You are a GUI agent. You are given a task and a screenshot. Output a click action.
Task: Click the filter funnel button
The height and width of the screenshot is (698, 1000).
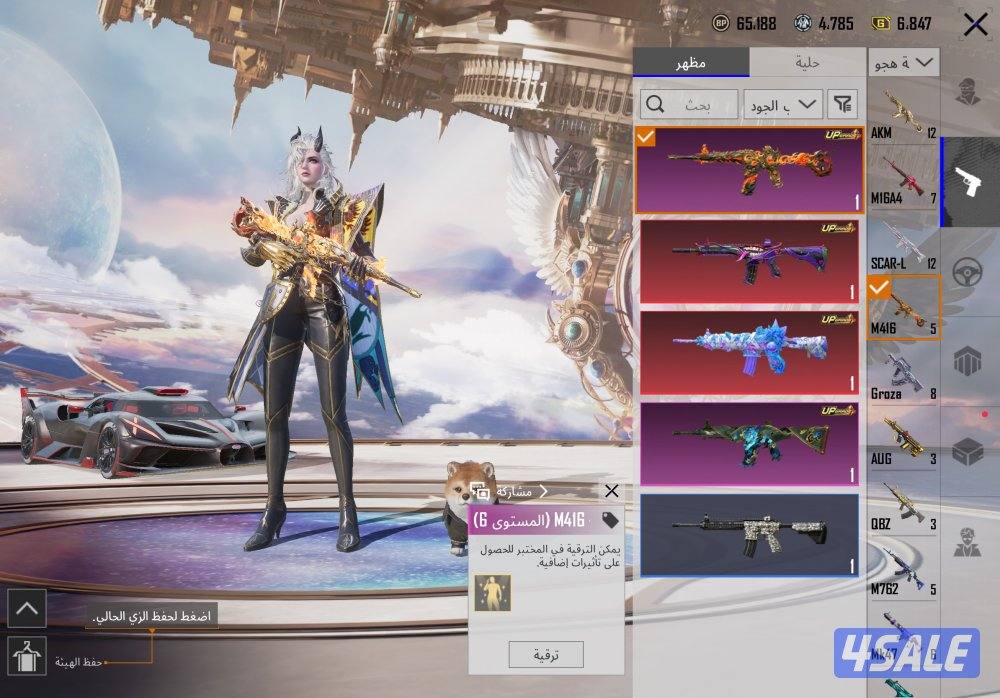tap(843, 103)
